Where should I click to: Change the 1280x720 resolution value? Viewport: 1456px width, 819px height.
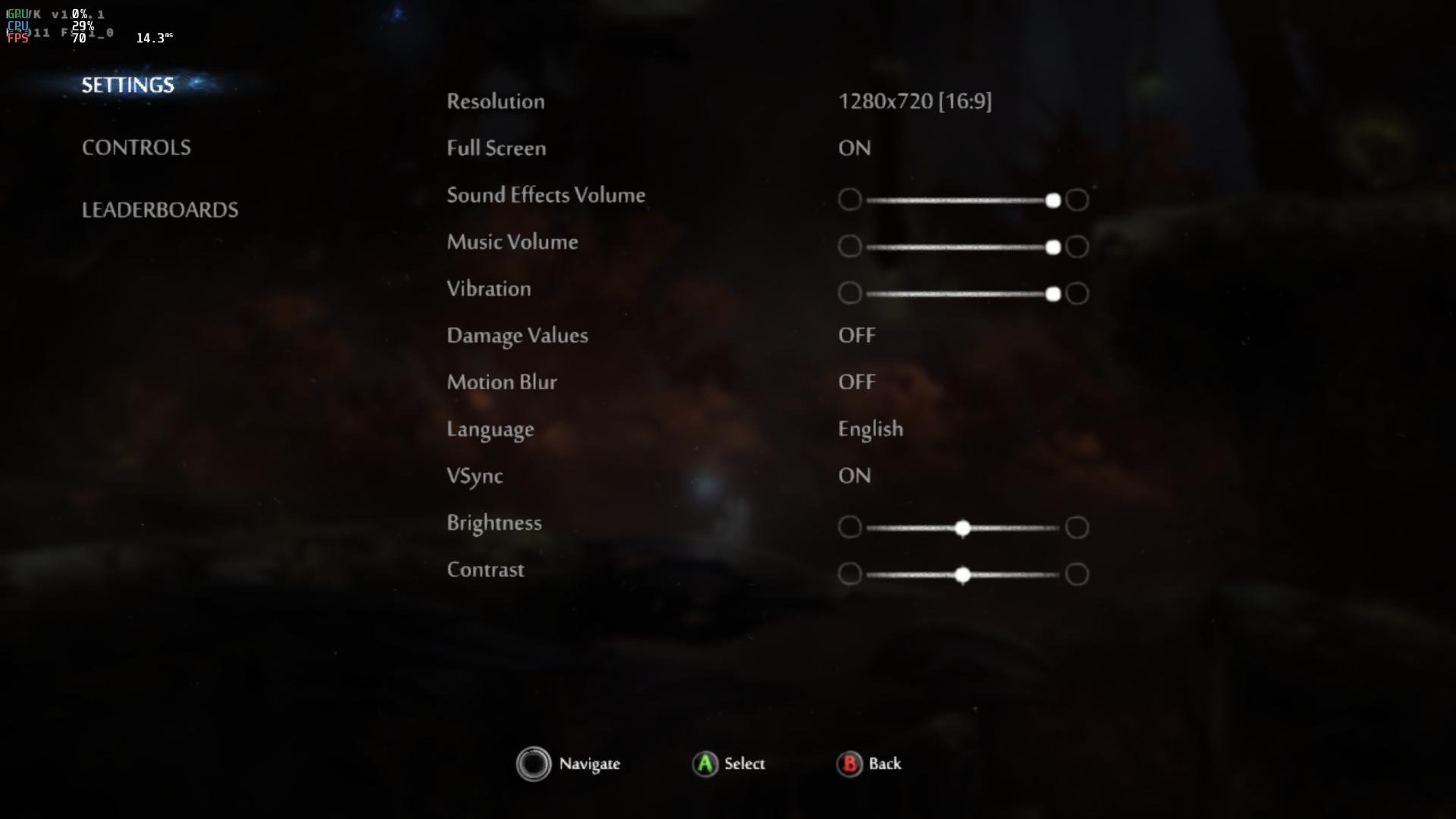[915, 101]
